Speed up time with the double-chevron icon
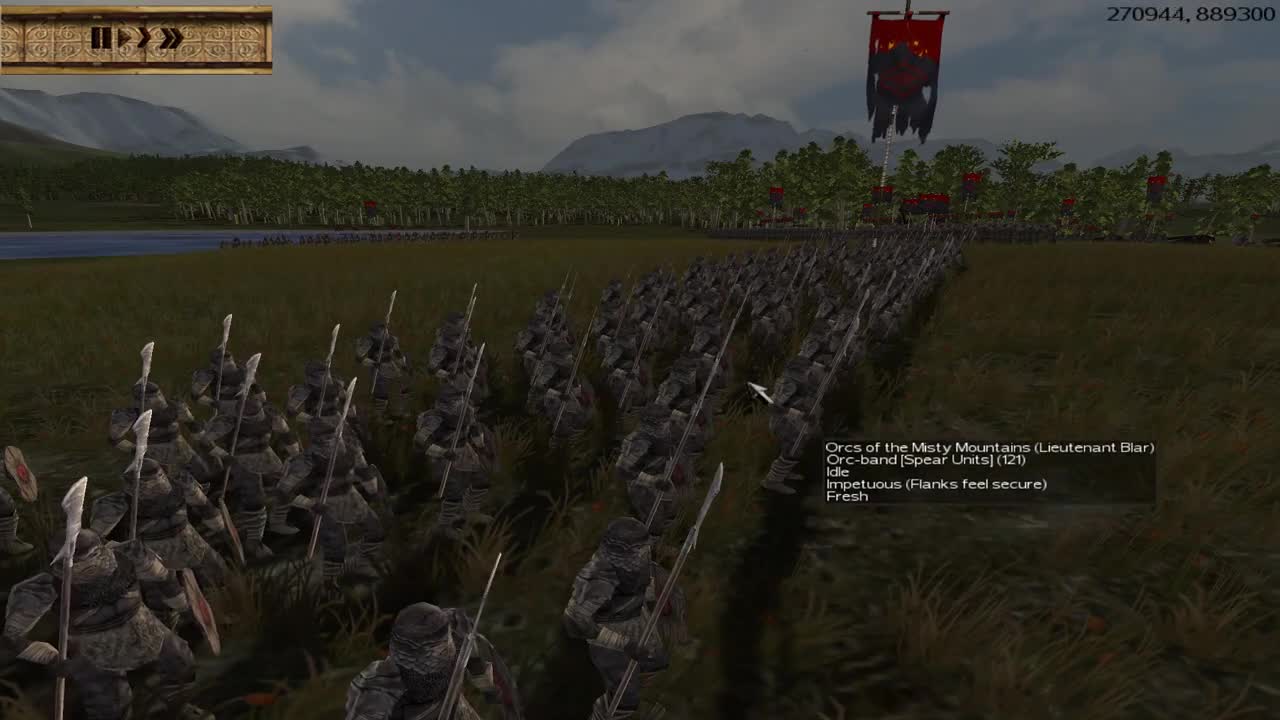1280x720 pixels. [172, 37]
